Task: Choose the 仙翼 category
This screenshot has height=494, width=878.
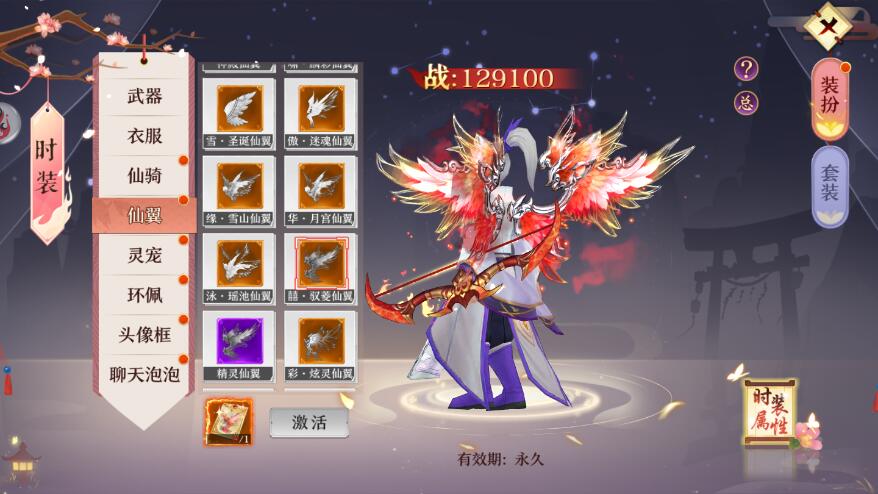Action: coord(144,214)
